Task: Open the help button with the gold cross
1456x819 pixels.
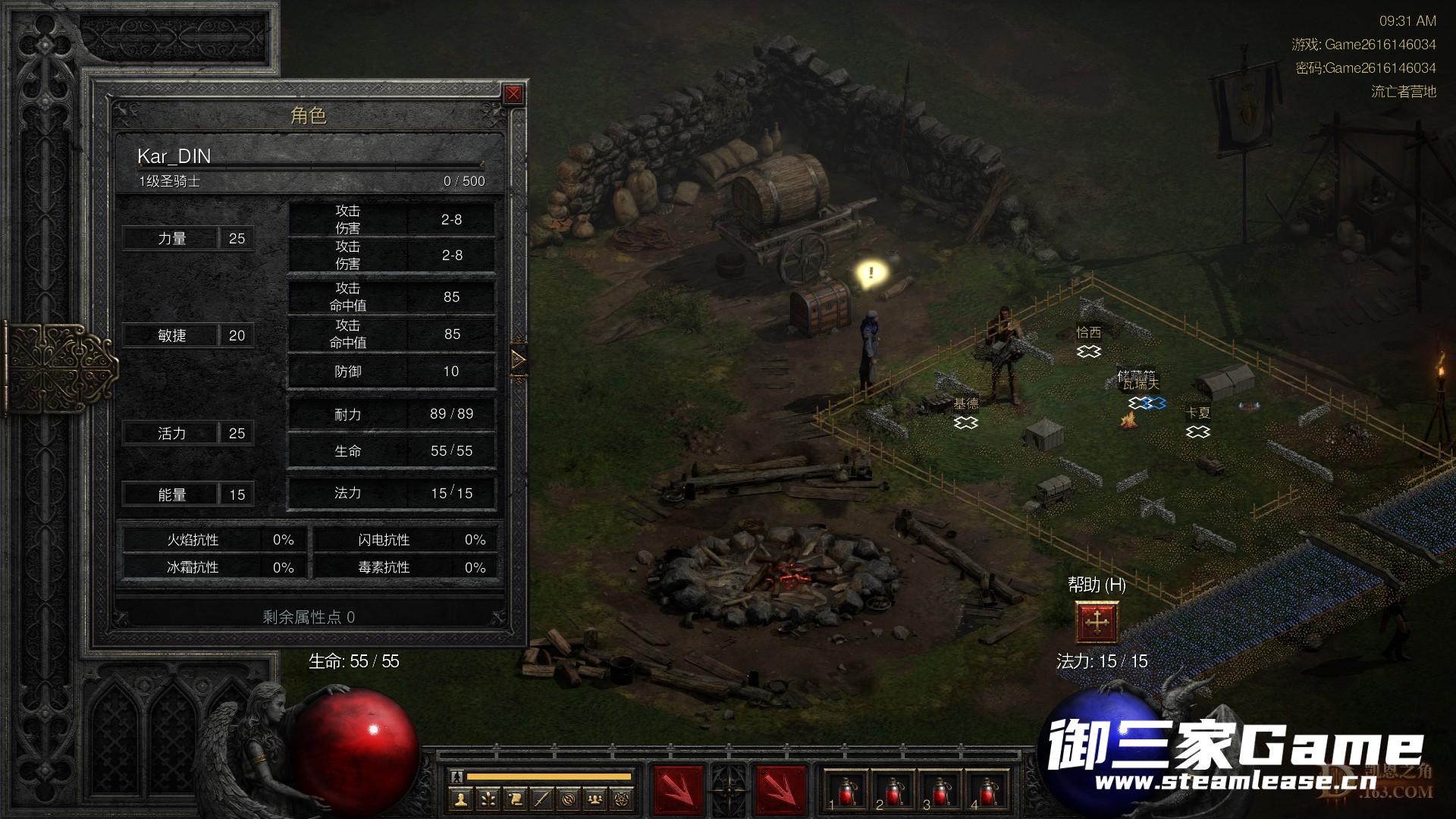Action: (1097, 623)
